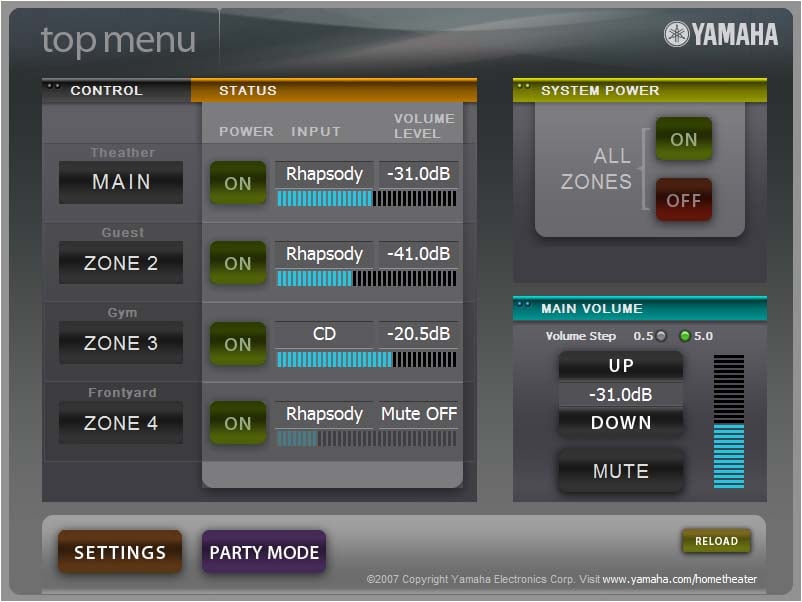
Task: Select the ZONE 2 button
Action: (121, 263)
